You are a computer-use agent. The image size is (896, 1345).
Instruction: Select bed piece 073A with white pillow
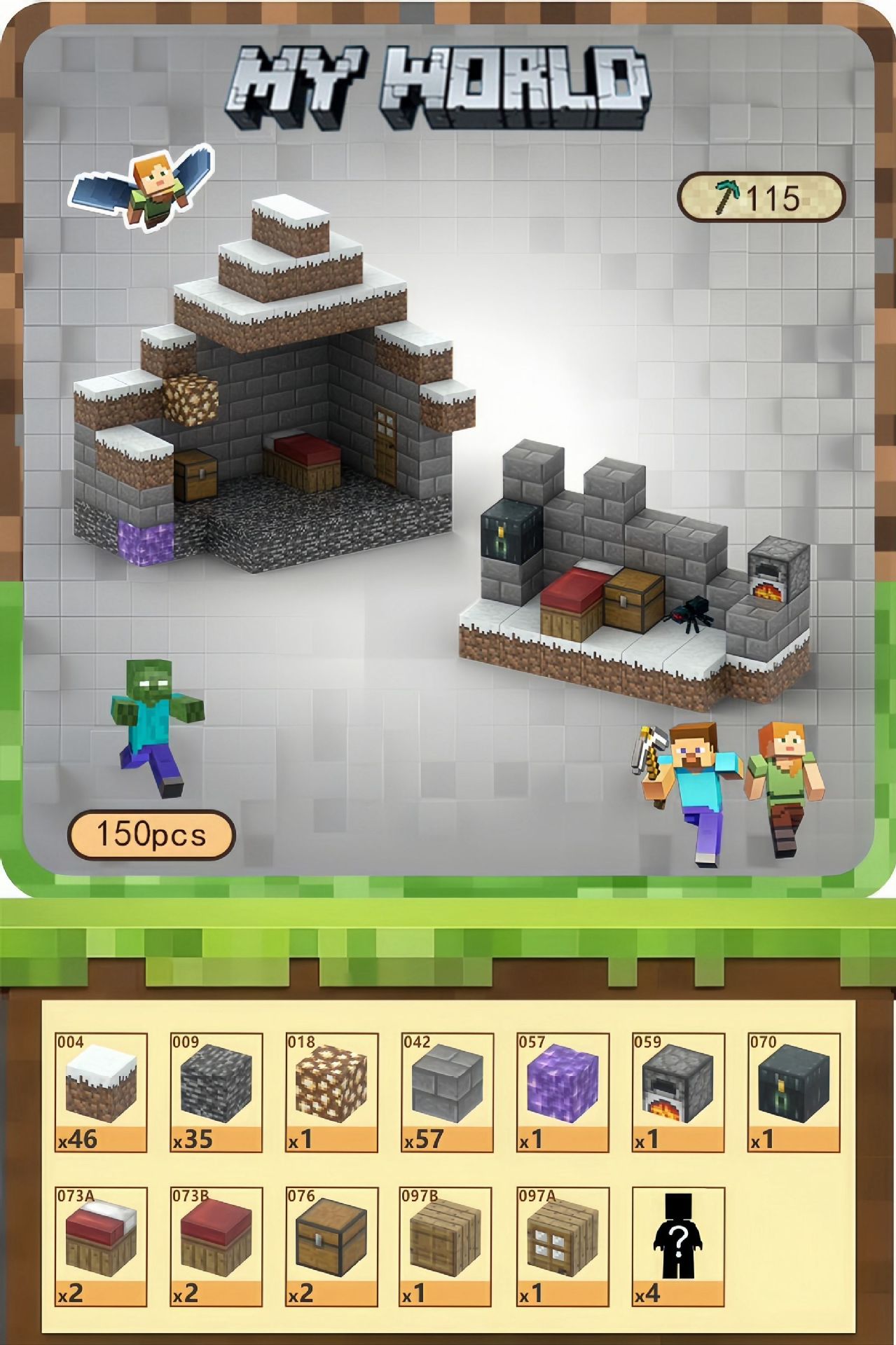tap(101, 1246)
